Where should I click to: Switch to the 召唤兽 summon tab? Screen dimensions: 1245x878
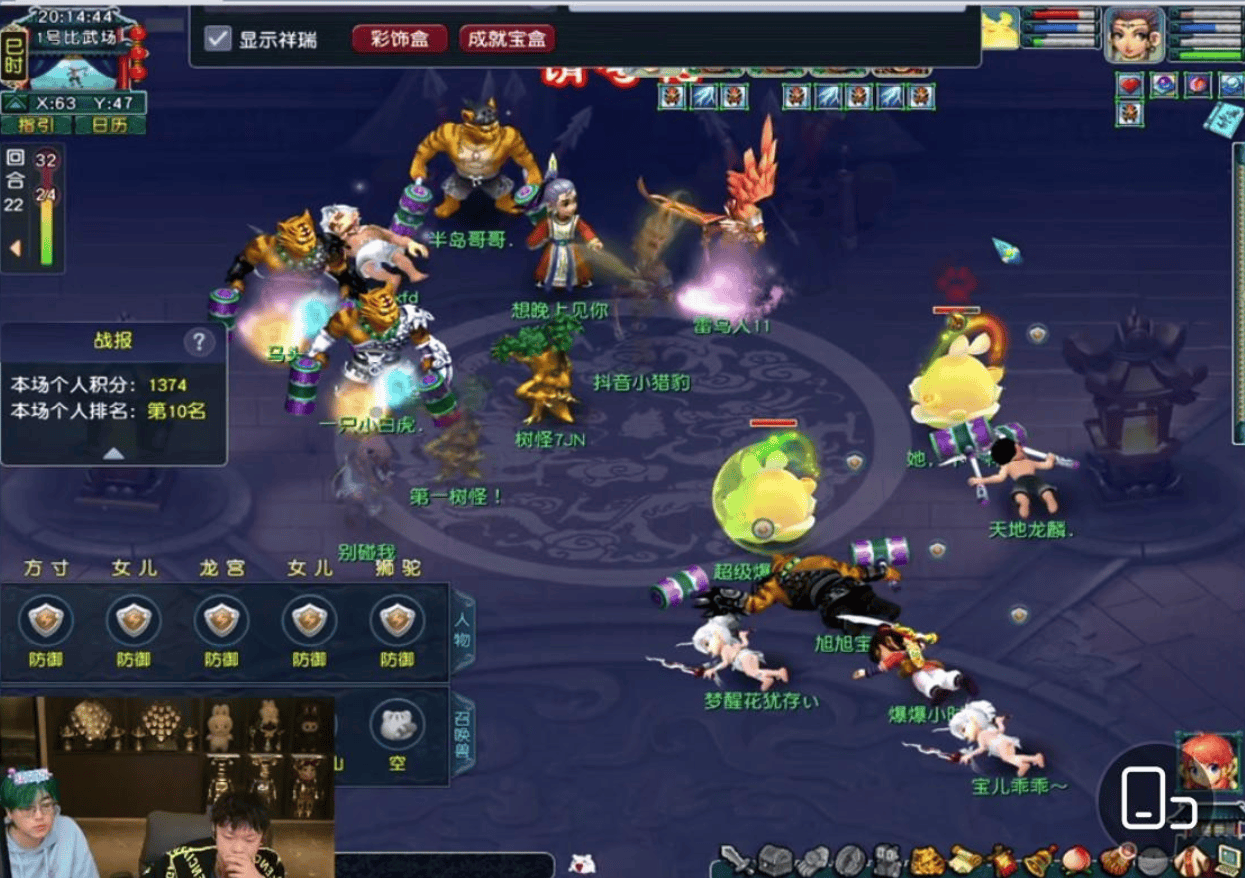click(464, 734)
